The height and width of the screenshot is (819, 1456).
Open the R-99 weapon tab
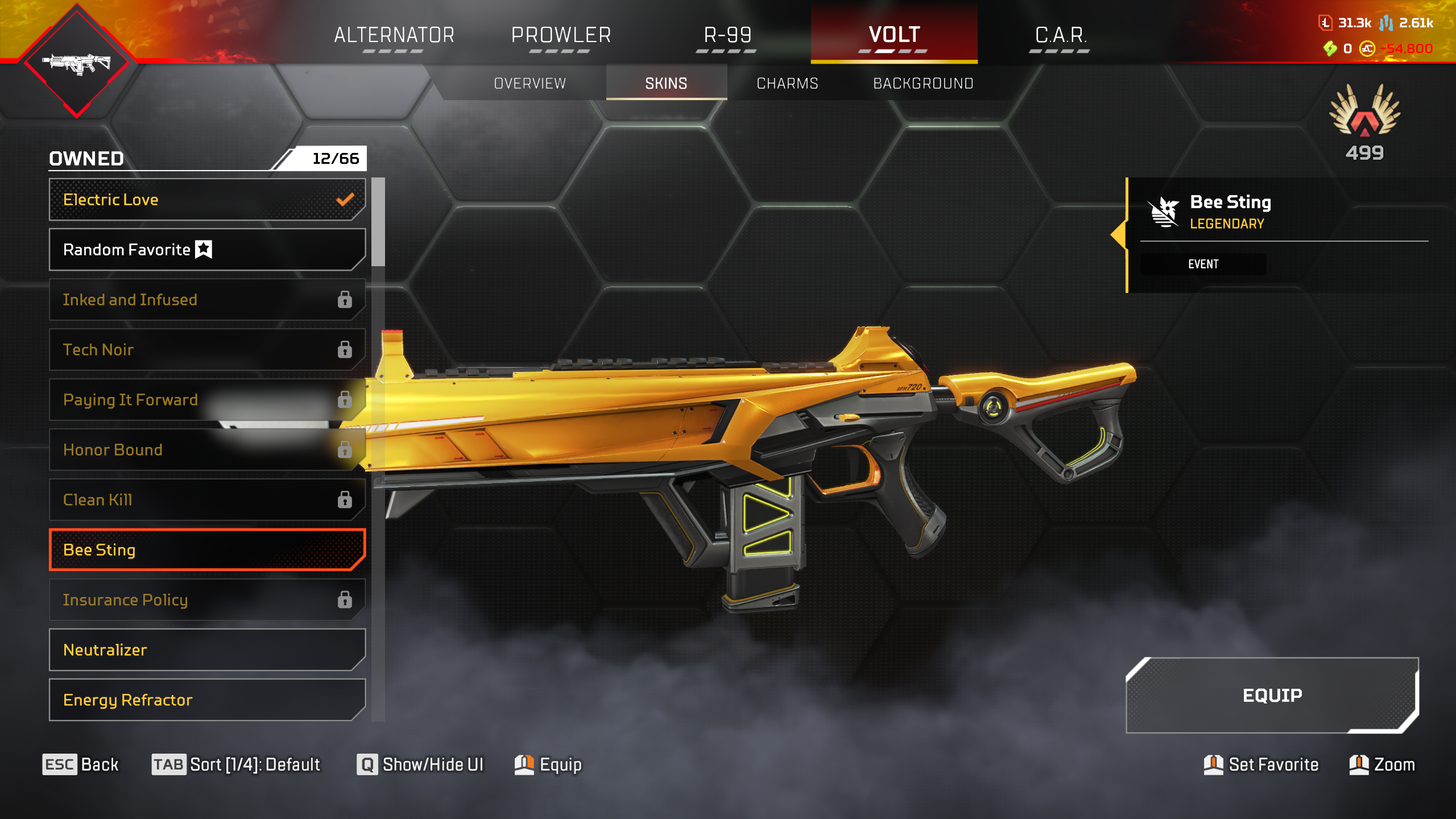tap(727, 35)
